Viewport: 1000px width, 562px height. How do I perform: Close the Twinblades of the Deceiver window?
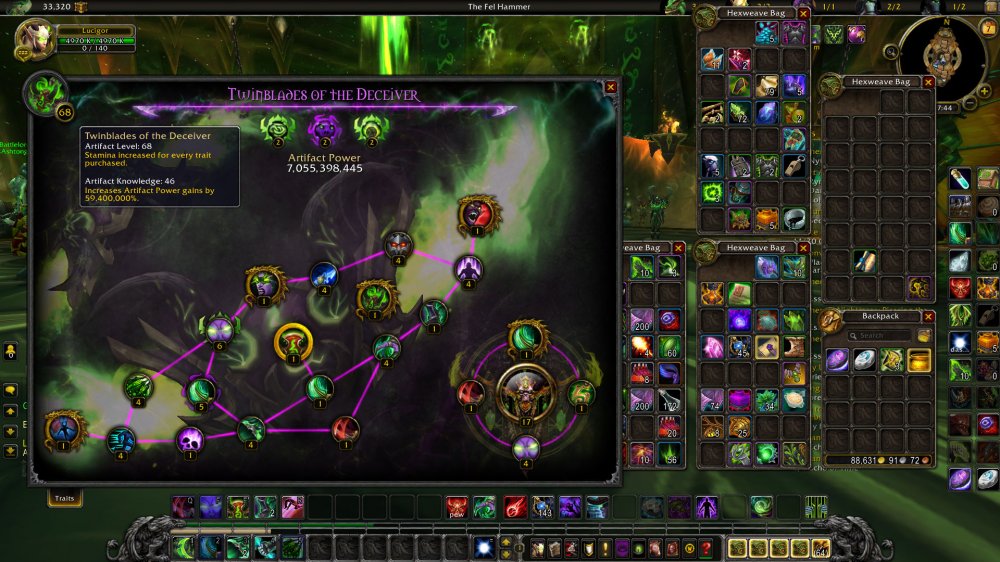point(611,87)
